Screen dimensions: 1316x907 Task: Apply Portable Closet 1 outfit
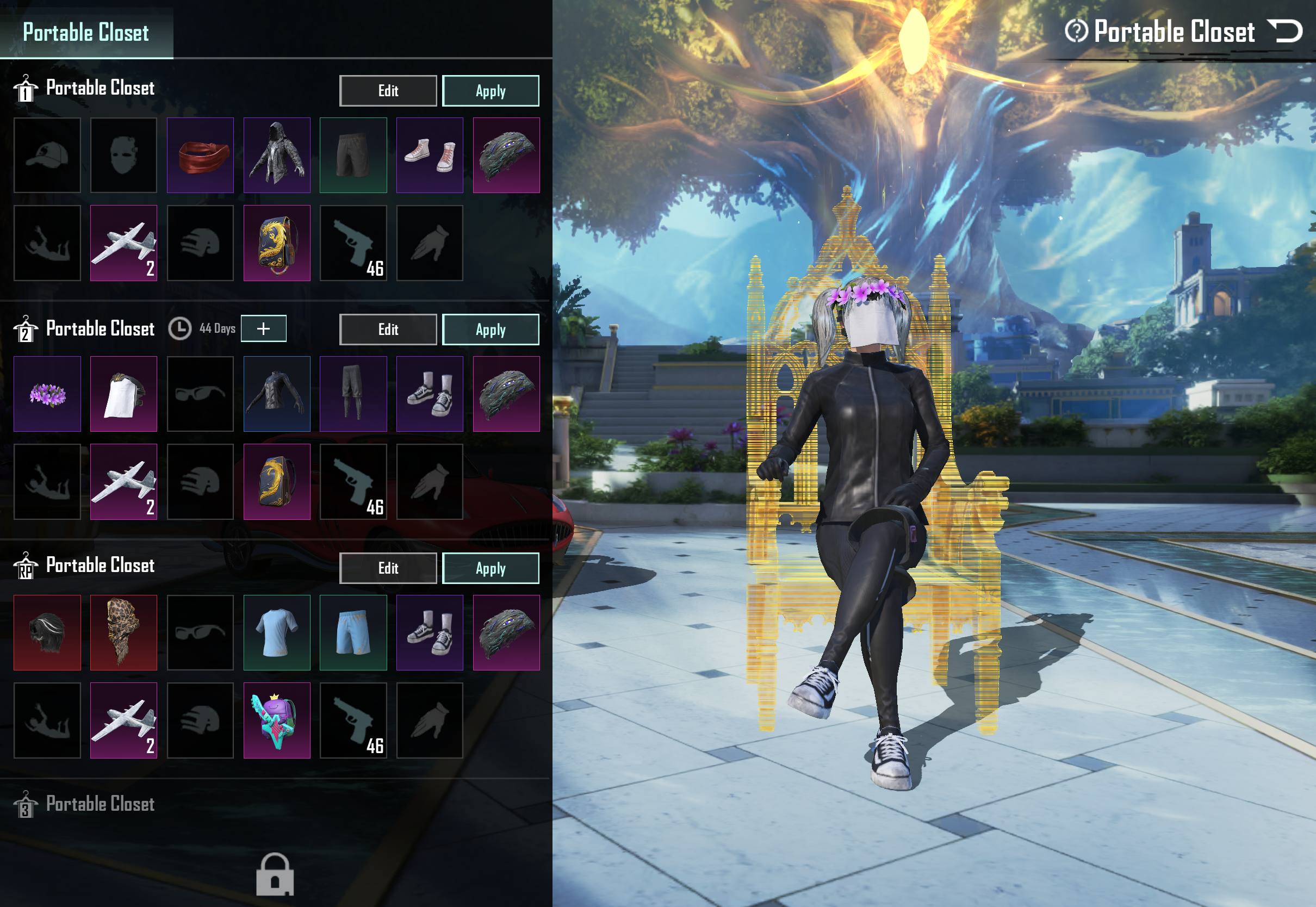pyautogui.click(x=491, y=91)
